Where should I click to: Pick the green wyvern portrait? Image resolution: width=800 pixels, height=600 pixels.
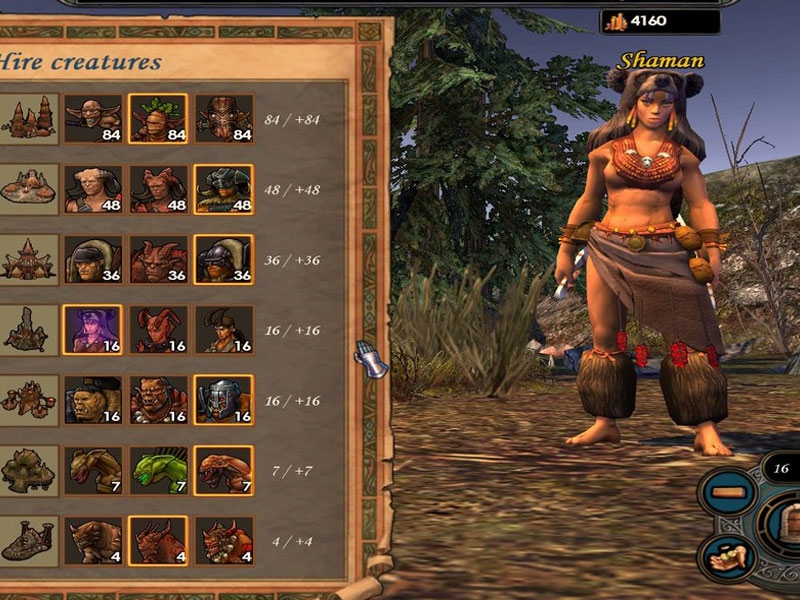(x=158, y=470)
